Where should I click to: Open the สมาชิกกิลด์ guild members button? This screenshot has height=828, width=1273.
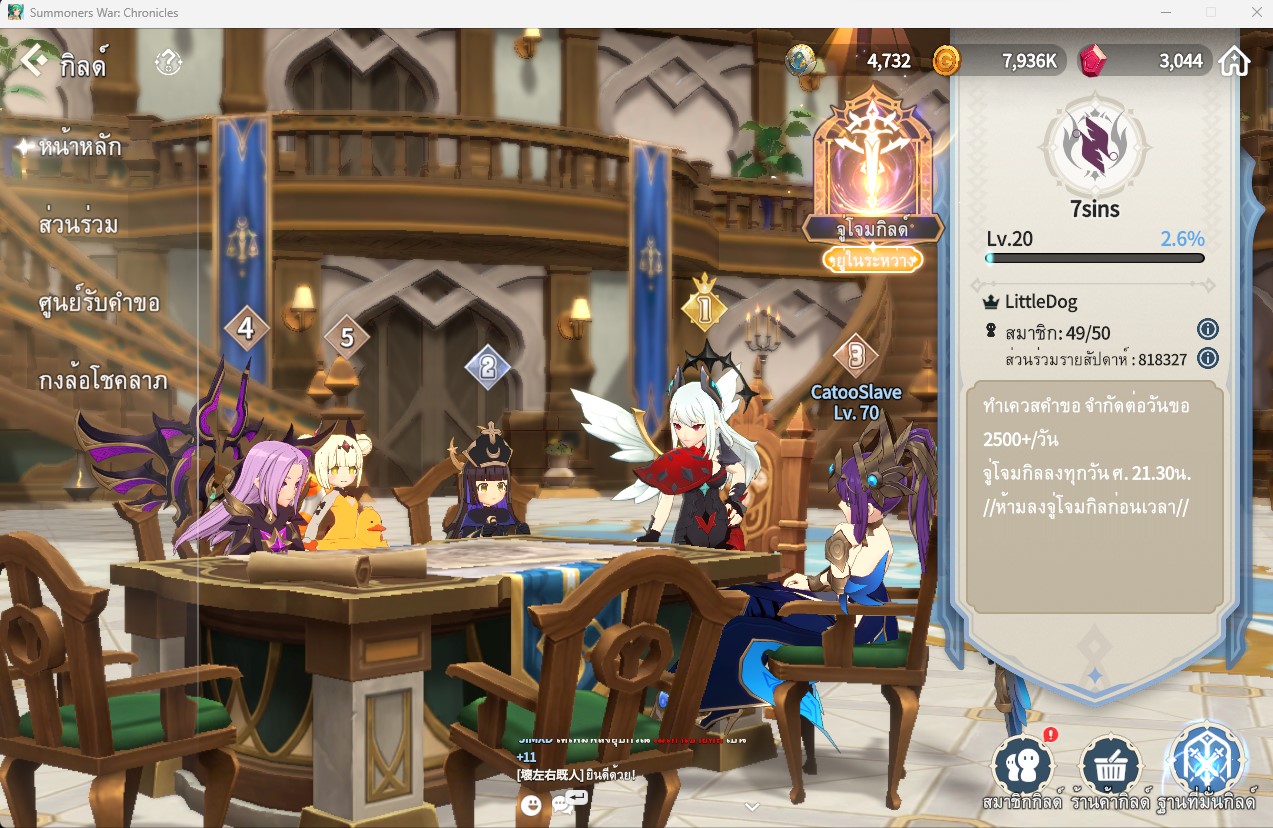(x=1022, y=768)
